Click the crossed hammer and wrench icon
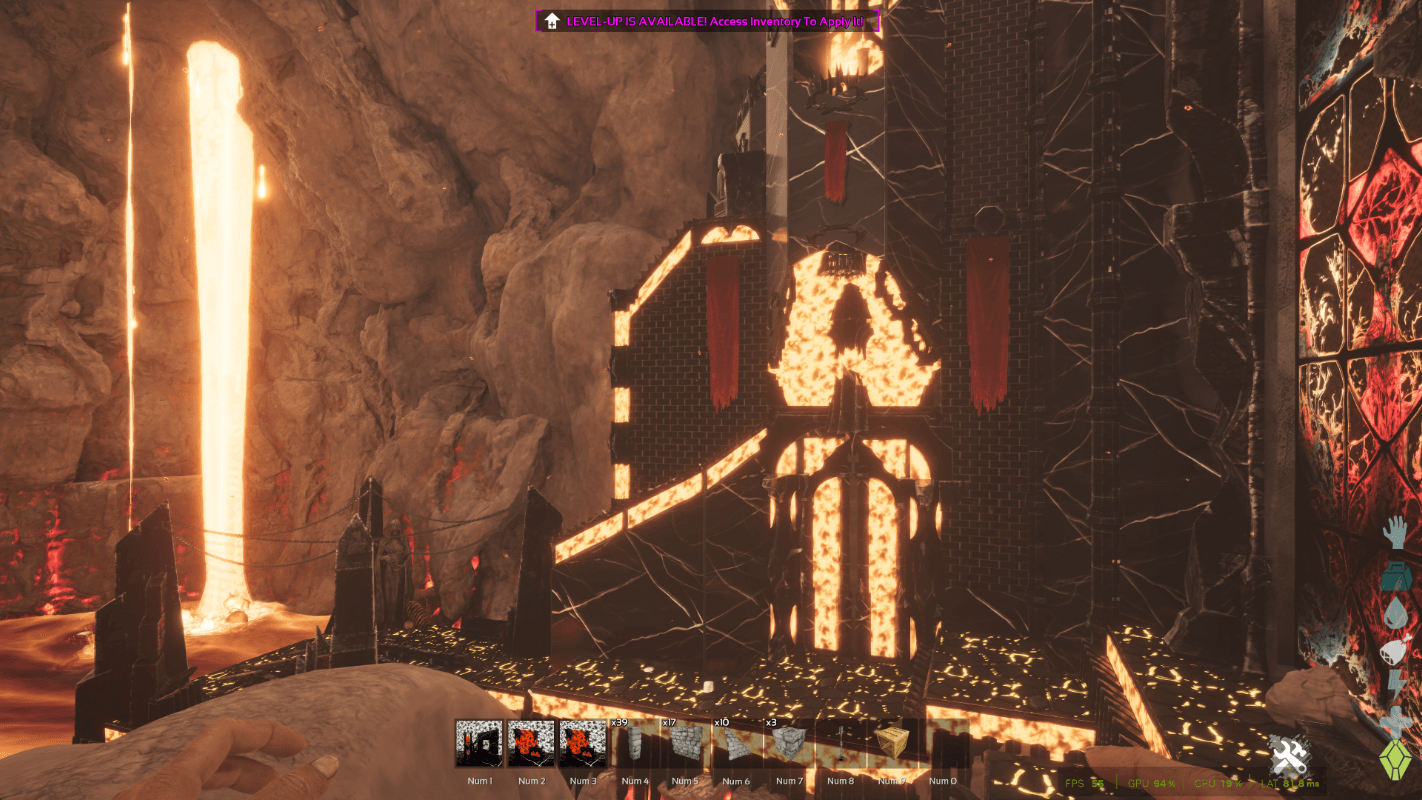Screen dimensions: 1422x800 click(x=1289, y=755)
